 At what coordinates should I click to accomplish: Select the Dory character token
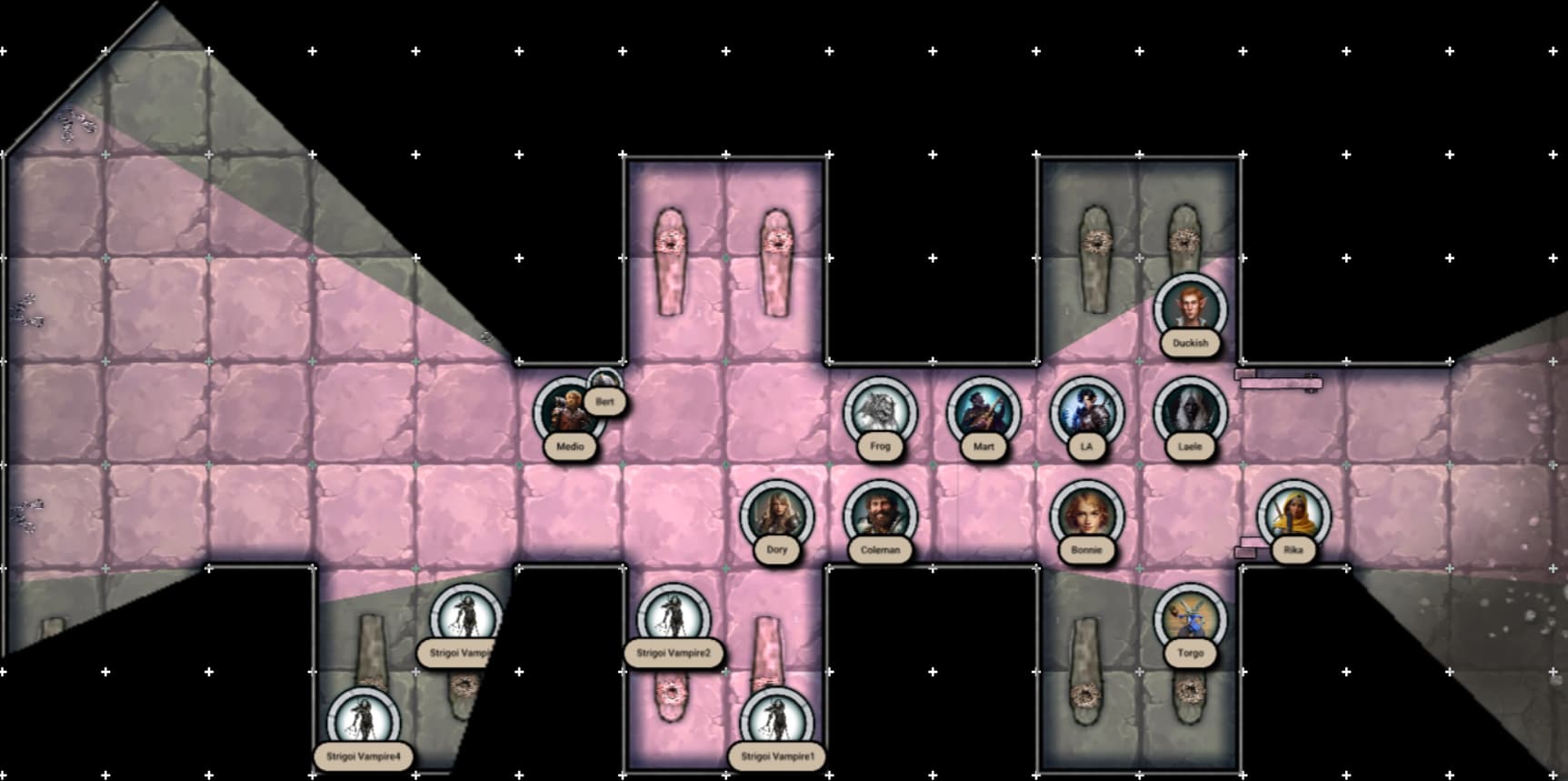(x=776, y=515)
